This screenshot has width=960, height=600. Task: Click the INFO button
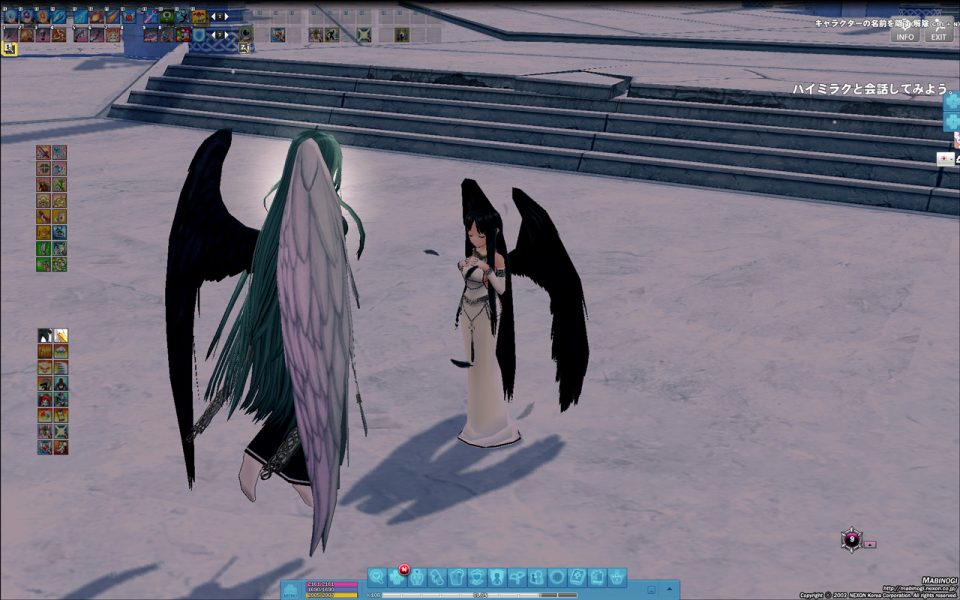click(905, 37)
